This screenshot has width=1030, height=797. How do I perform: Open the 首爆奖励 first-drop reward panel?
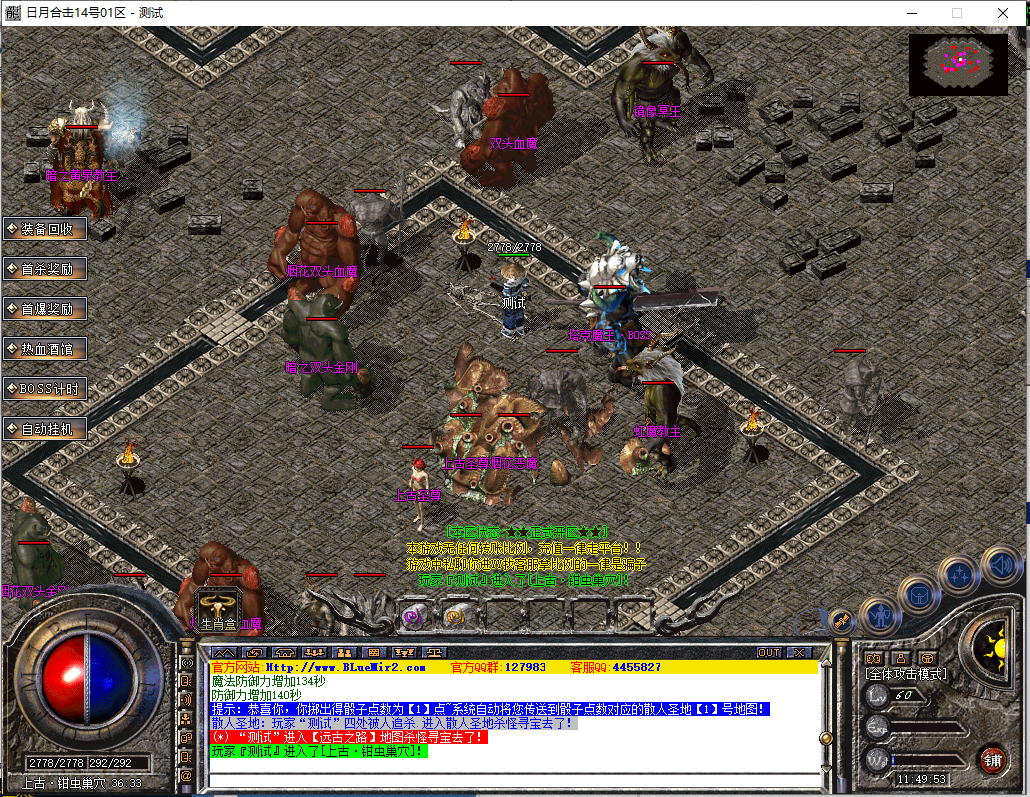46,309
